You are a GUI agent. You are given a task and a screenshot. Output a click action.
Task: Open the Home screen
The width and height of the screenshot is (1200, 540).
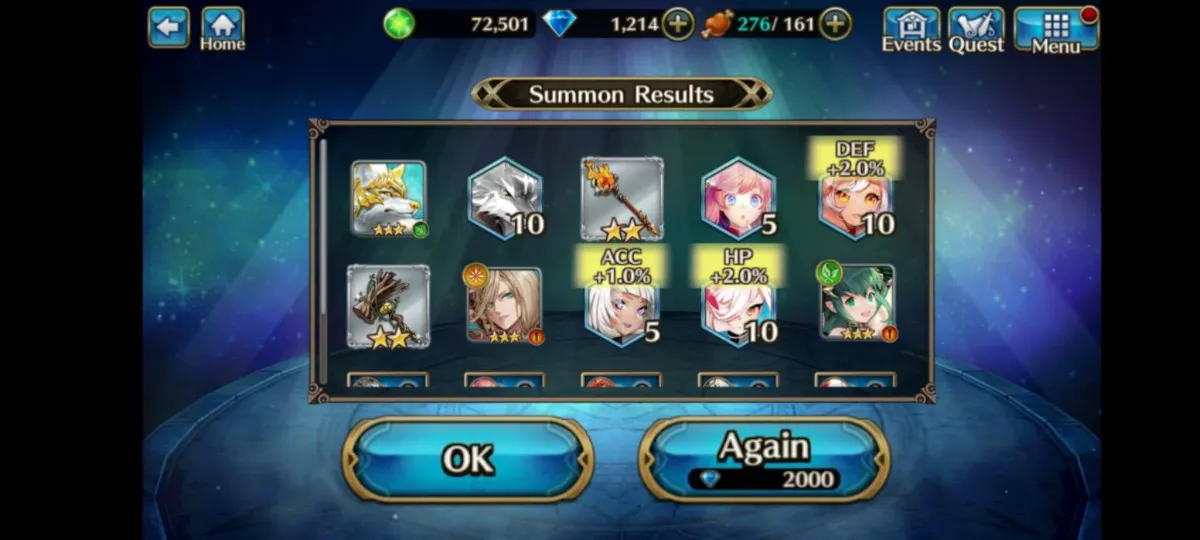(222, 28)
